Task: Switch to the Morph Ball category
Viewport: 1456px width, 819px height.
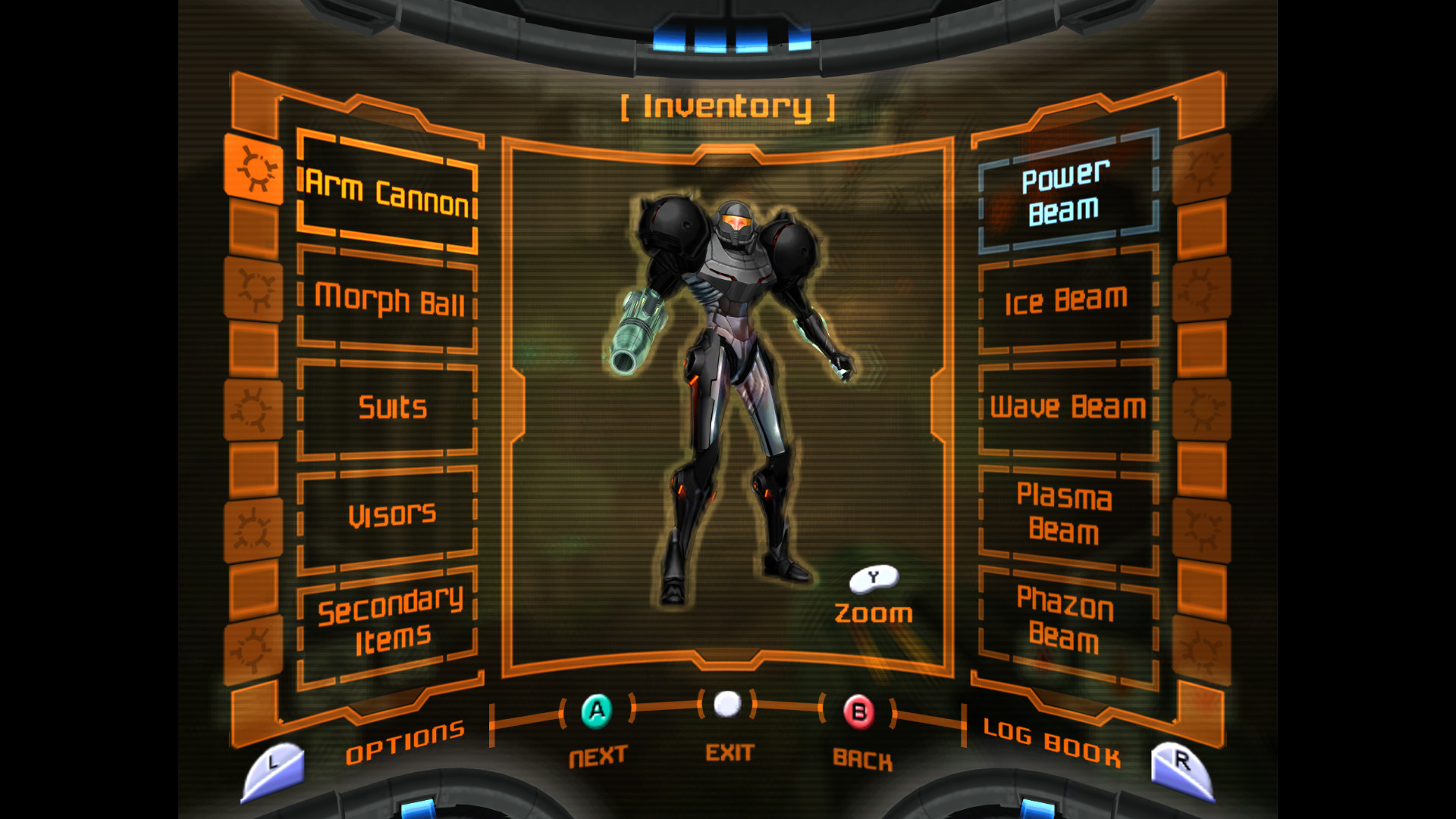Action: tap(389, 302)
